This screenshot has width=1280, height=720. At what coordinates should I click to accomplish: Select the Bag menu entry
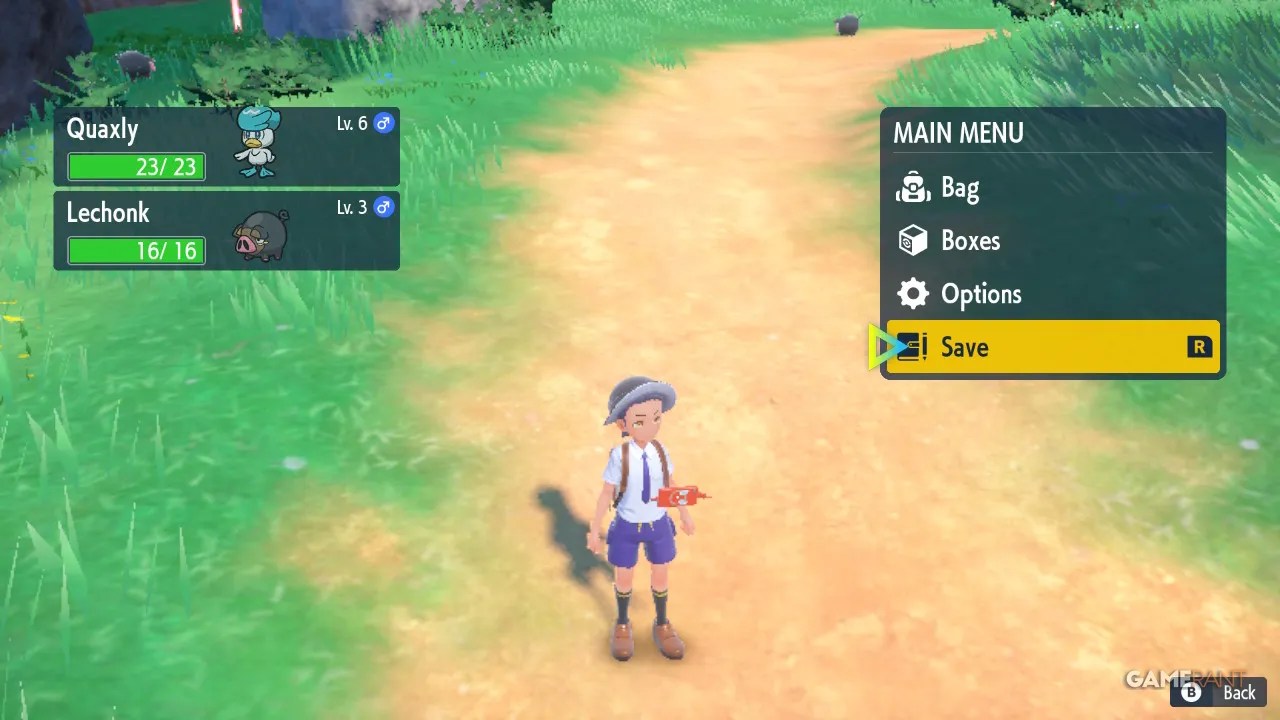[x=960, y=187]
